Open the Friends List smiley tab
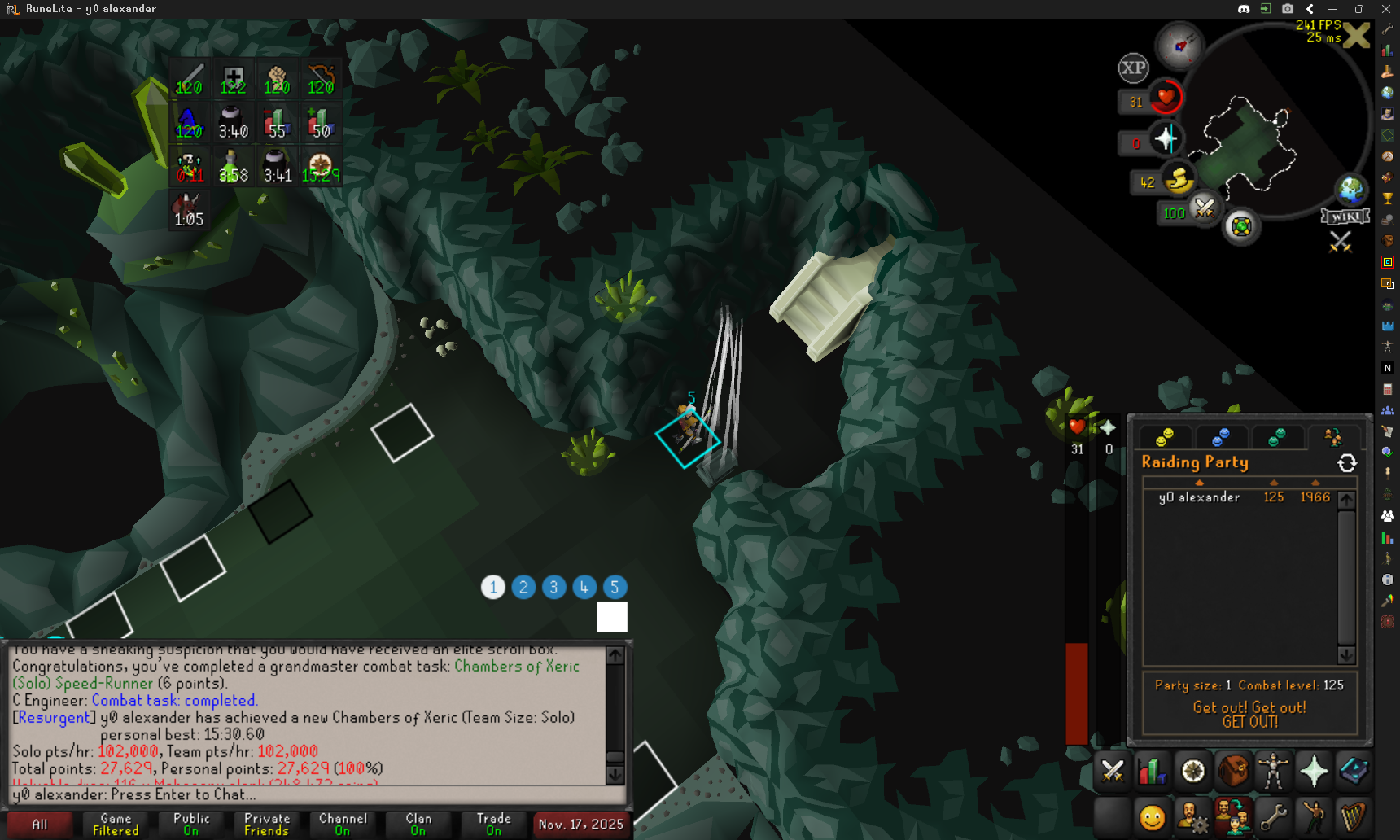 click(1152, 816)
